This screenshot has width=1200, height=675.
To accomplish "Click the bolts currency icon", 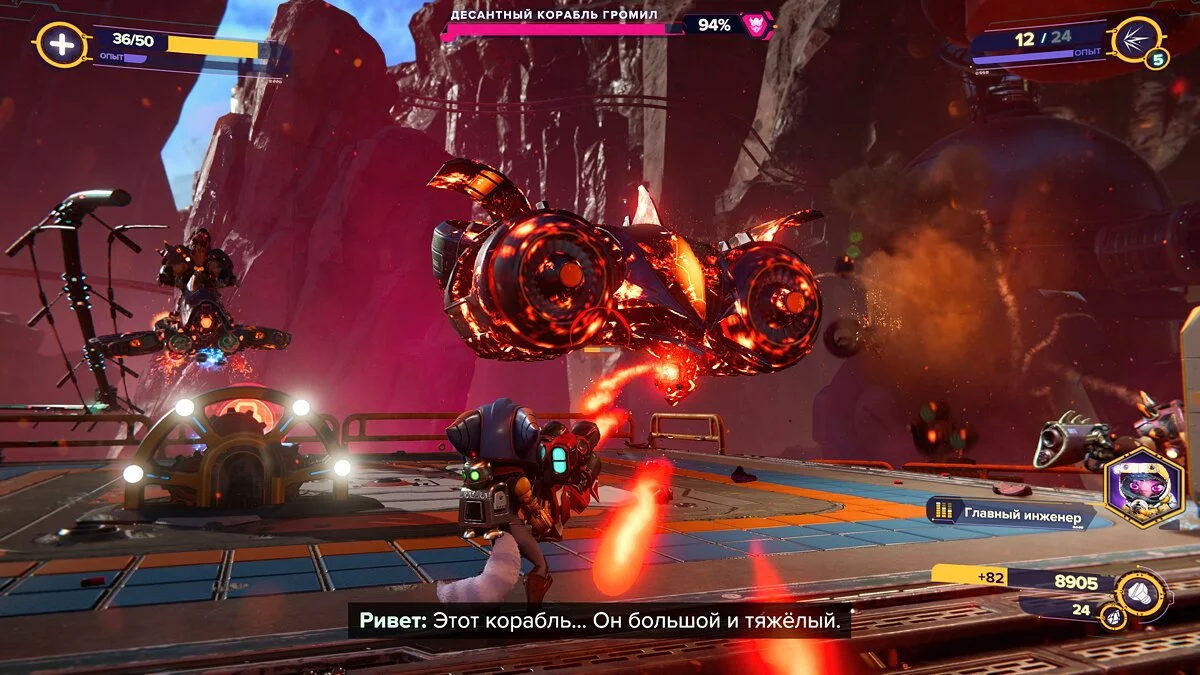I will pyautogui.click(x=1140, y=591).
